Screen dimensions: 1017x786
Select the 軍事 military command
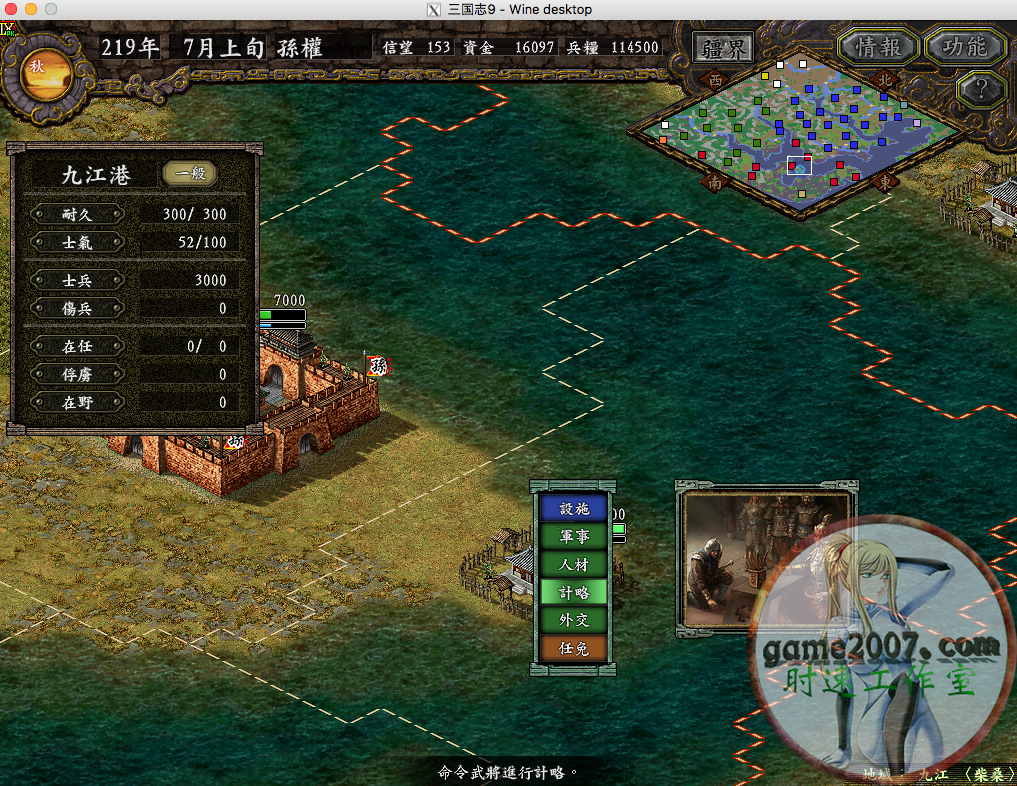click(574, 536)
